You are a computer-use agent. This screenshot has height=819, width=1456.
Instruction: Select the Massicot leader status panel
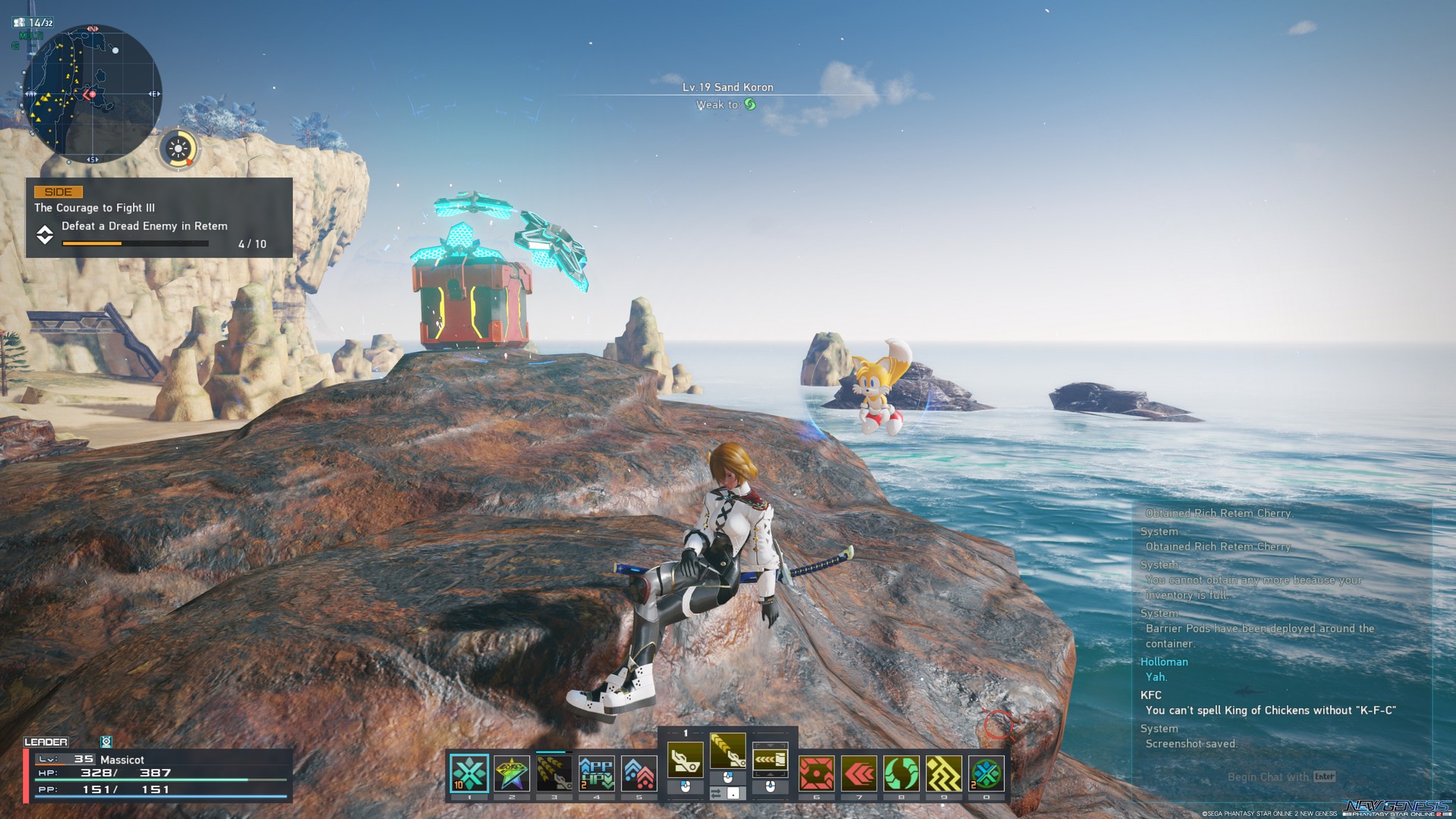(158, 774)
